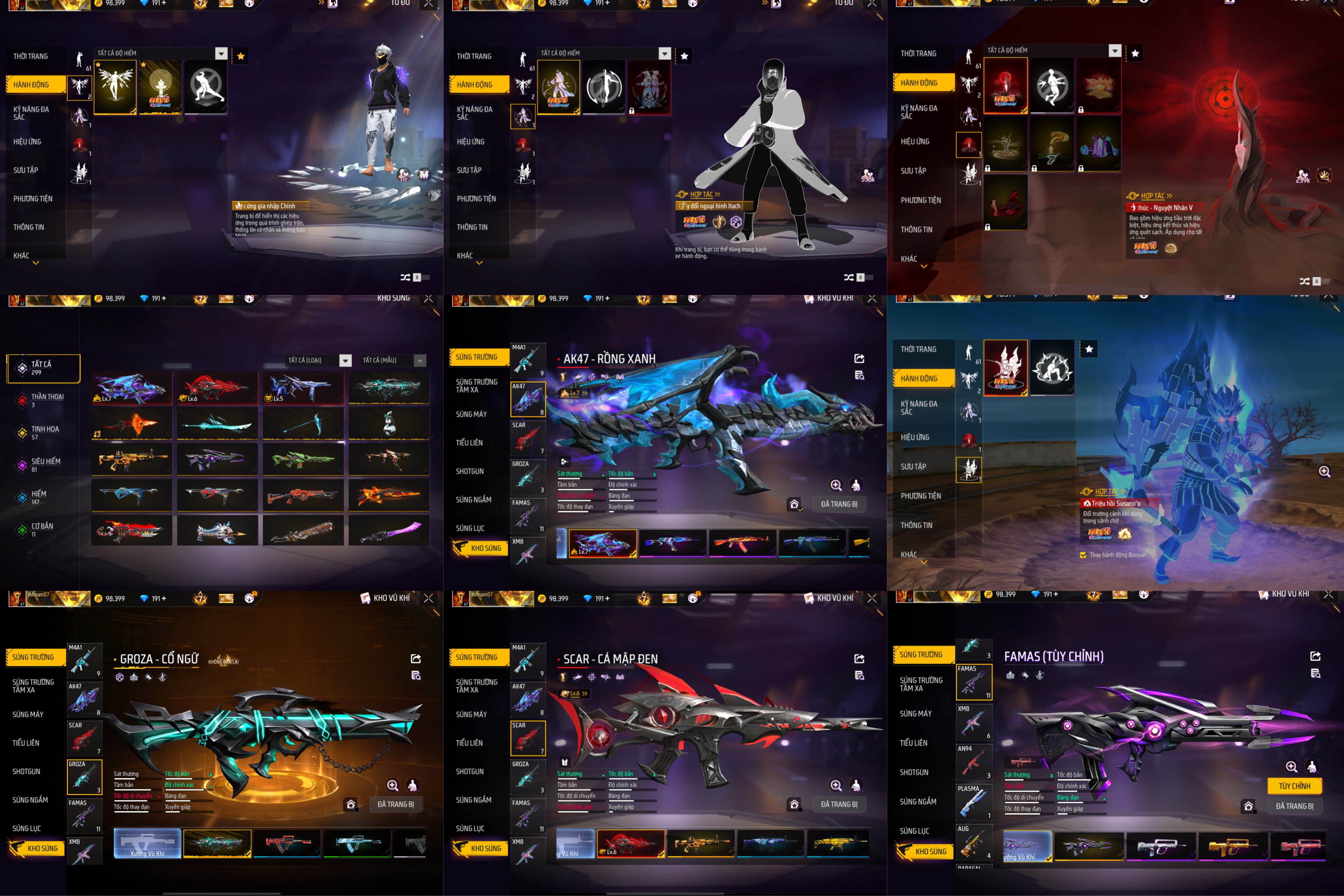Toggle the Thay hành động Booyah checkbox

click(x=1083, y=555)
